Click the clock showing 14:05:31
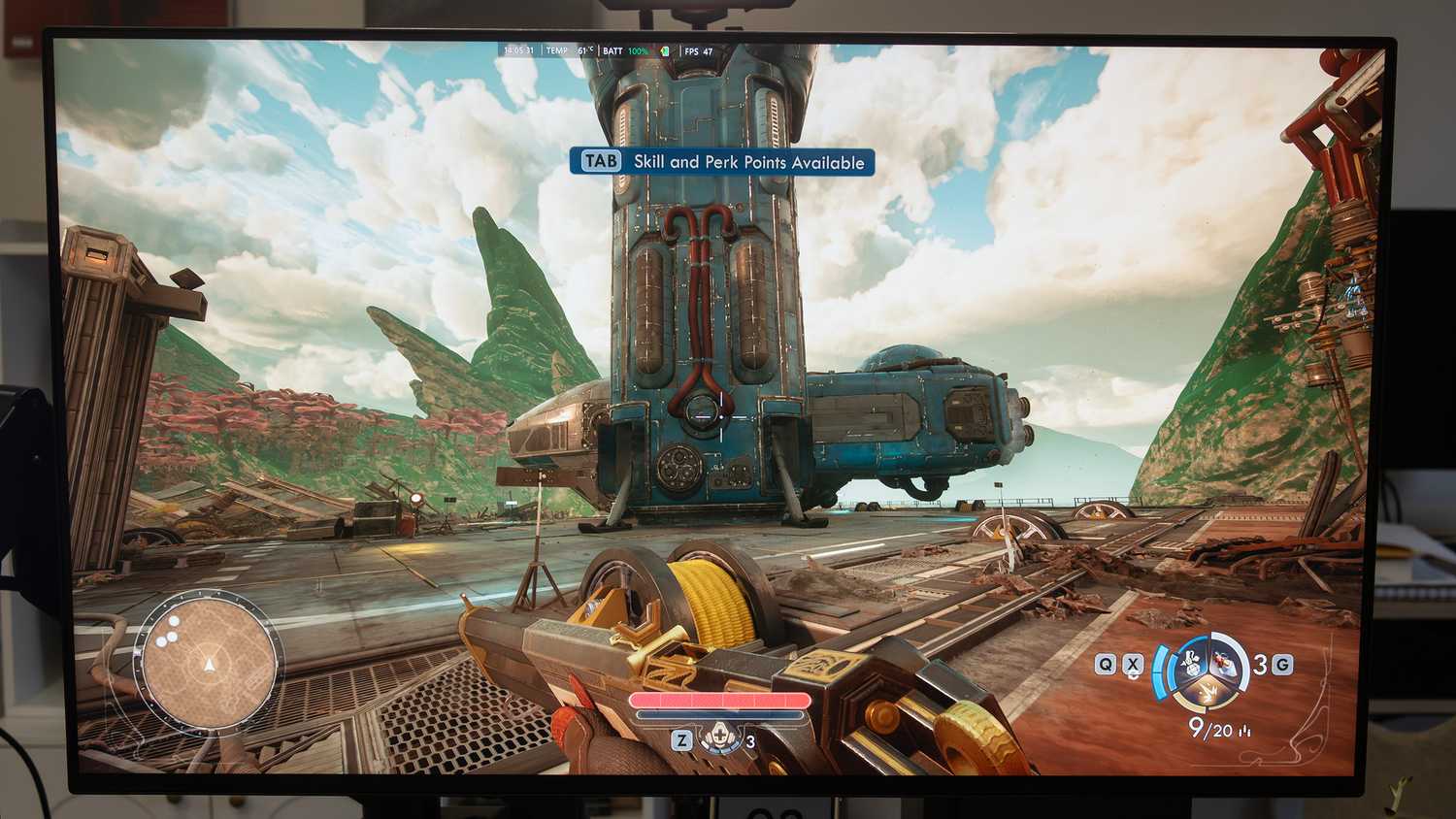Screen dimensions: 1456x819 (518, 51)
